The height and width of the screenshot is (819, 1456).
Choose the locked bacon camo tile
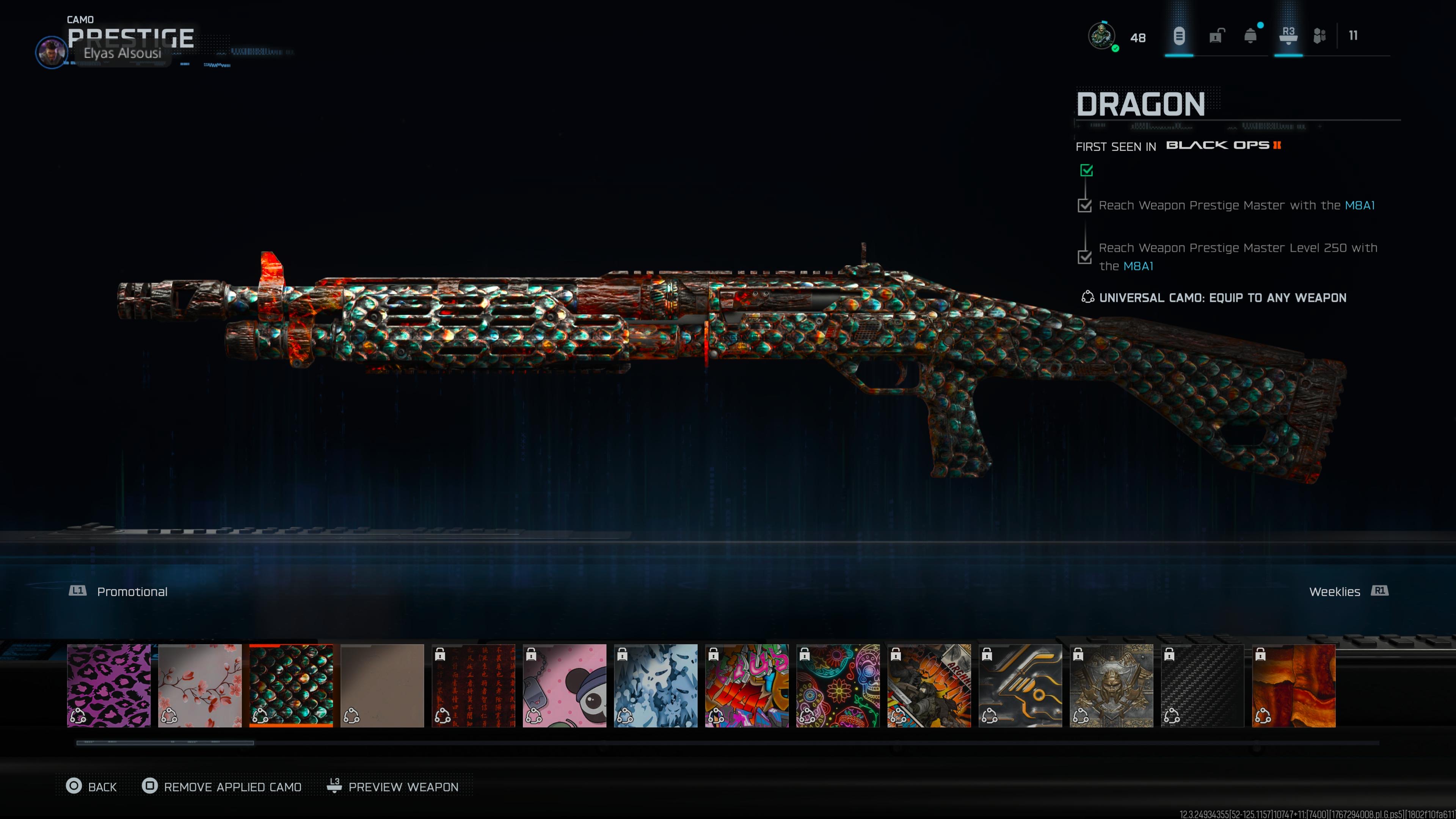(x=1293, y=685)
